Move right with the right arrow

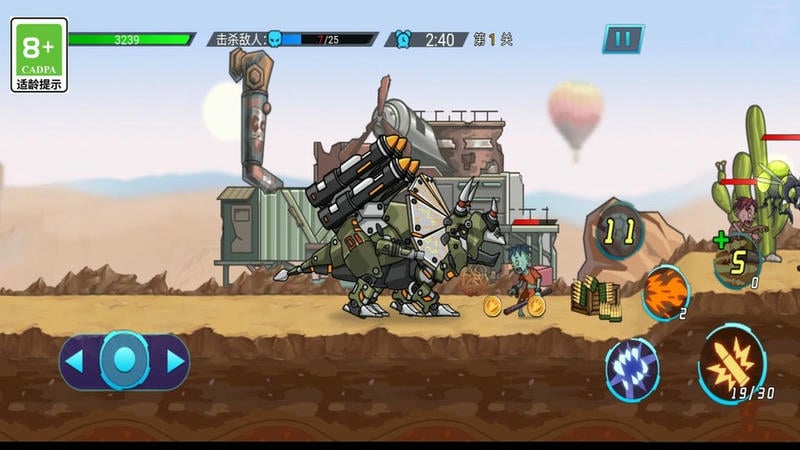click(175, 360)
